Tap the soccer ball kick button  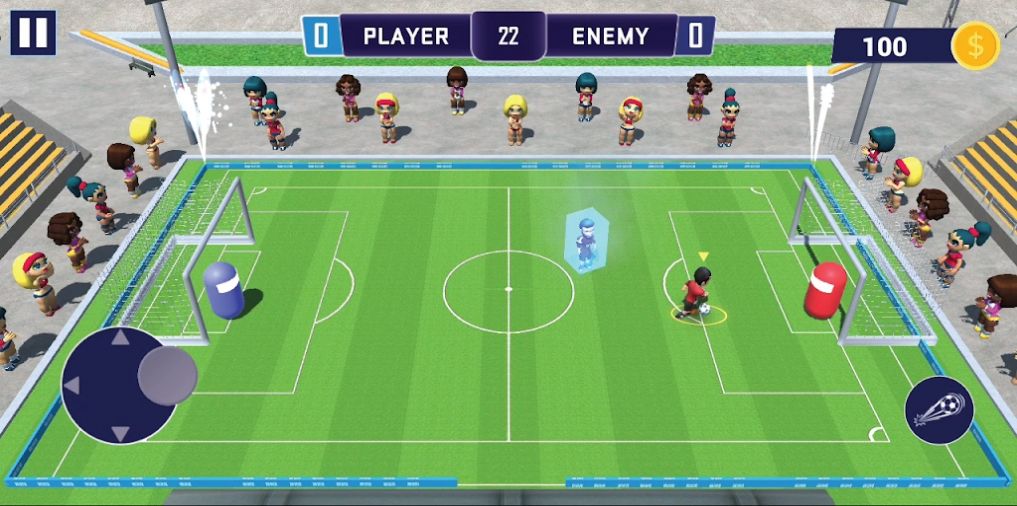(x=939, y=411)
